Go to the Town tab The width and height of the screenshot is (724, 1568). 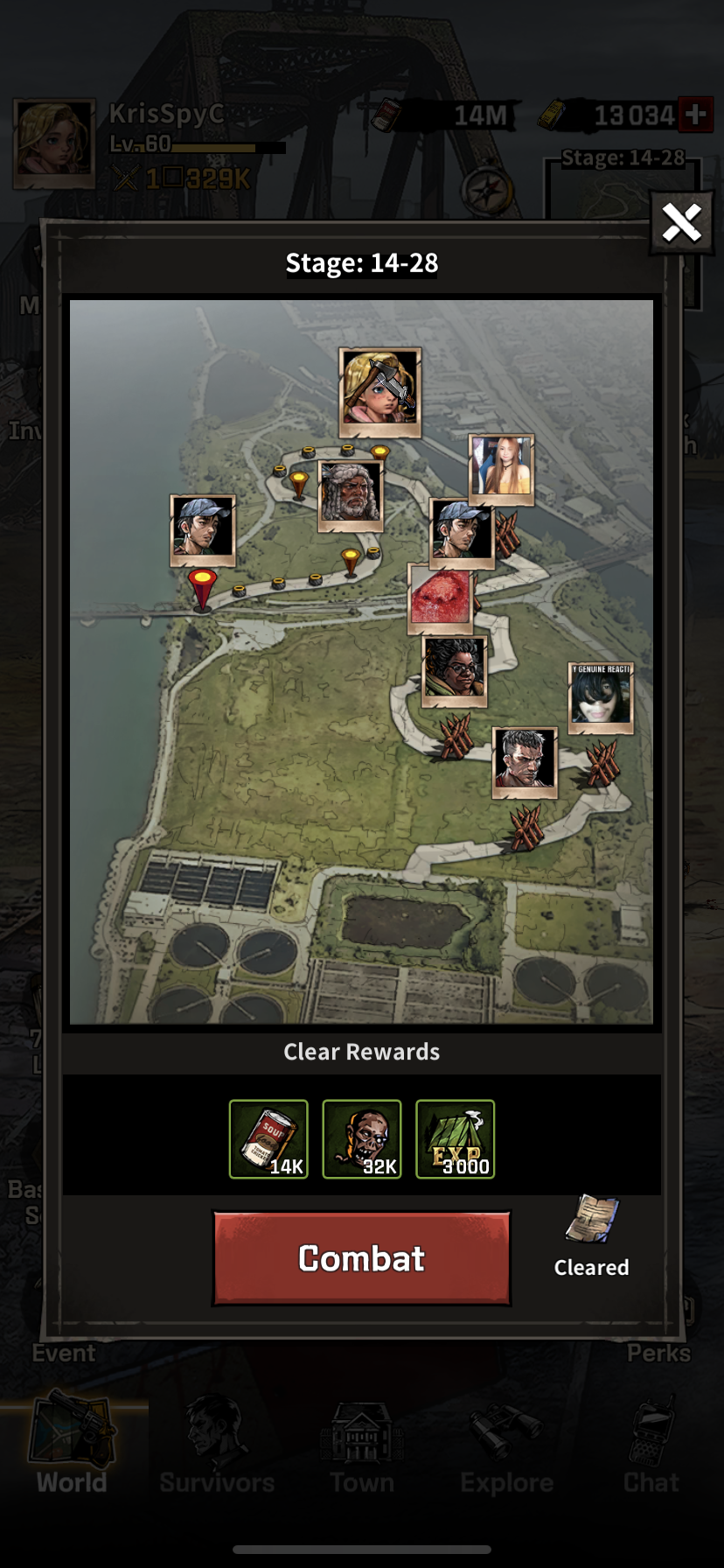[362, 1444]
